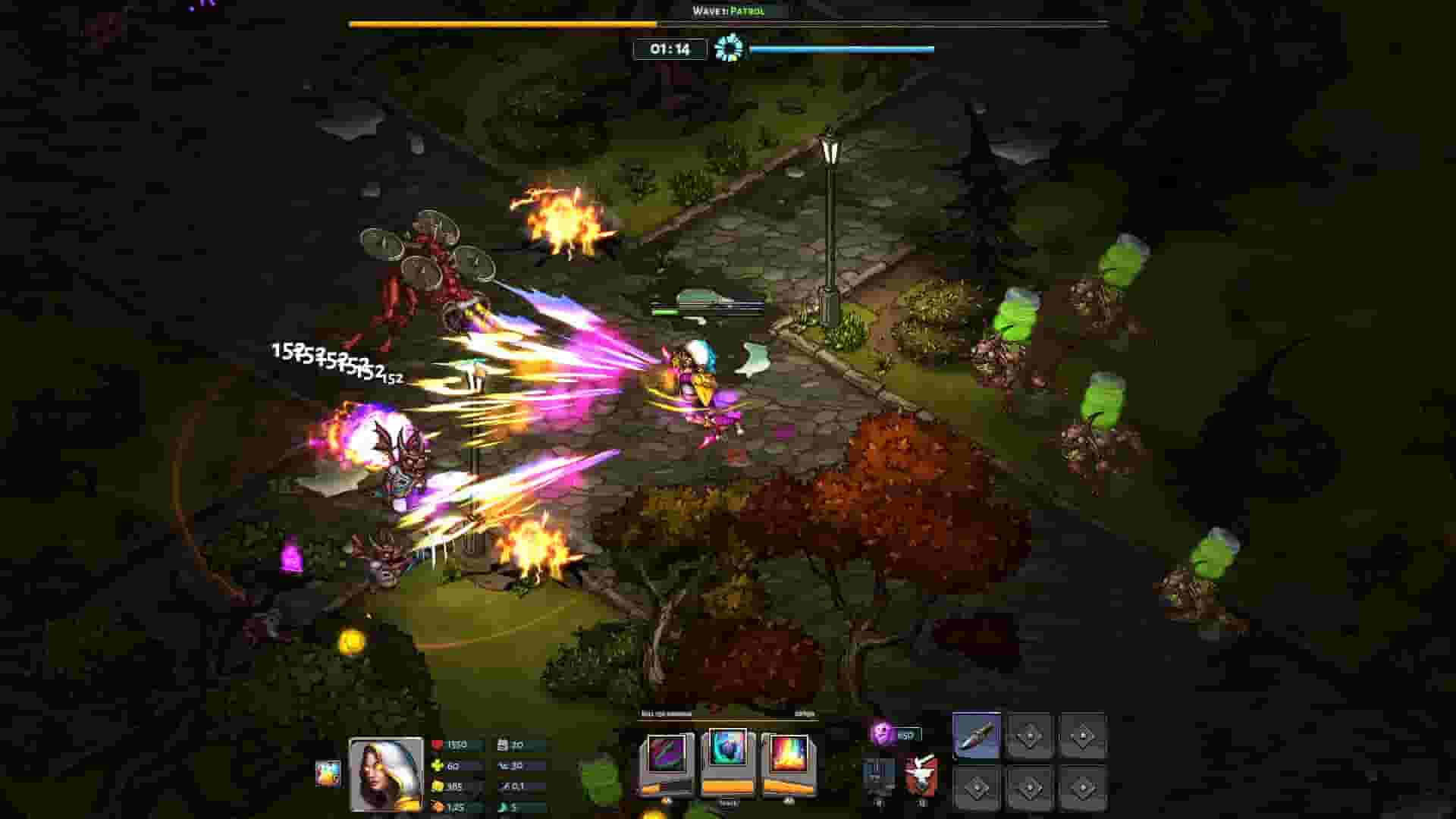
Task: Open the hero portrait
Action: (385, 773)
